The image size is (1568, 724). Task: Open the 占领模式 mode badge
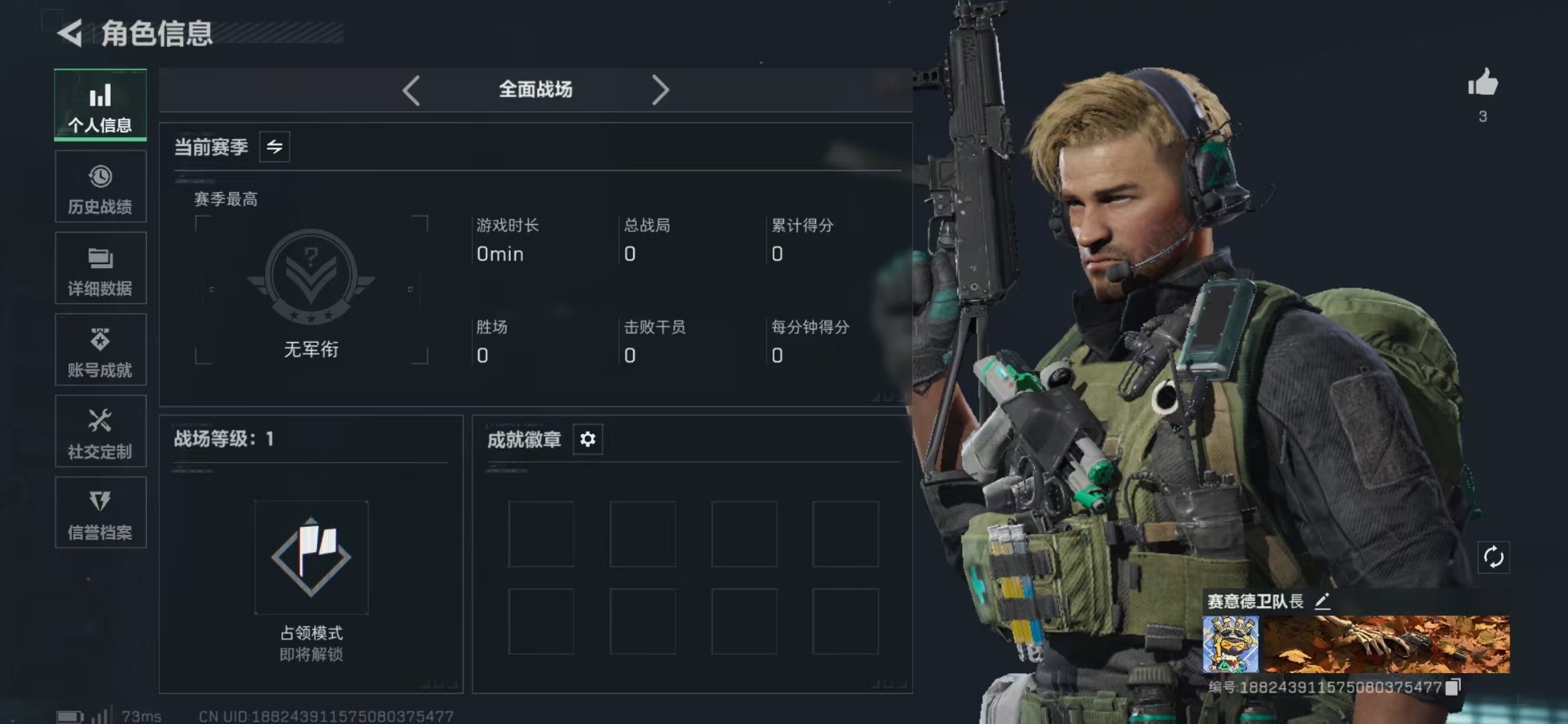(x=311, y=558)
